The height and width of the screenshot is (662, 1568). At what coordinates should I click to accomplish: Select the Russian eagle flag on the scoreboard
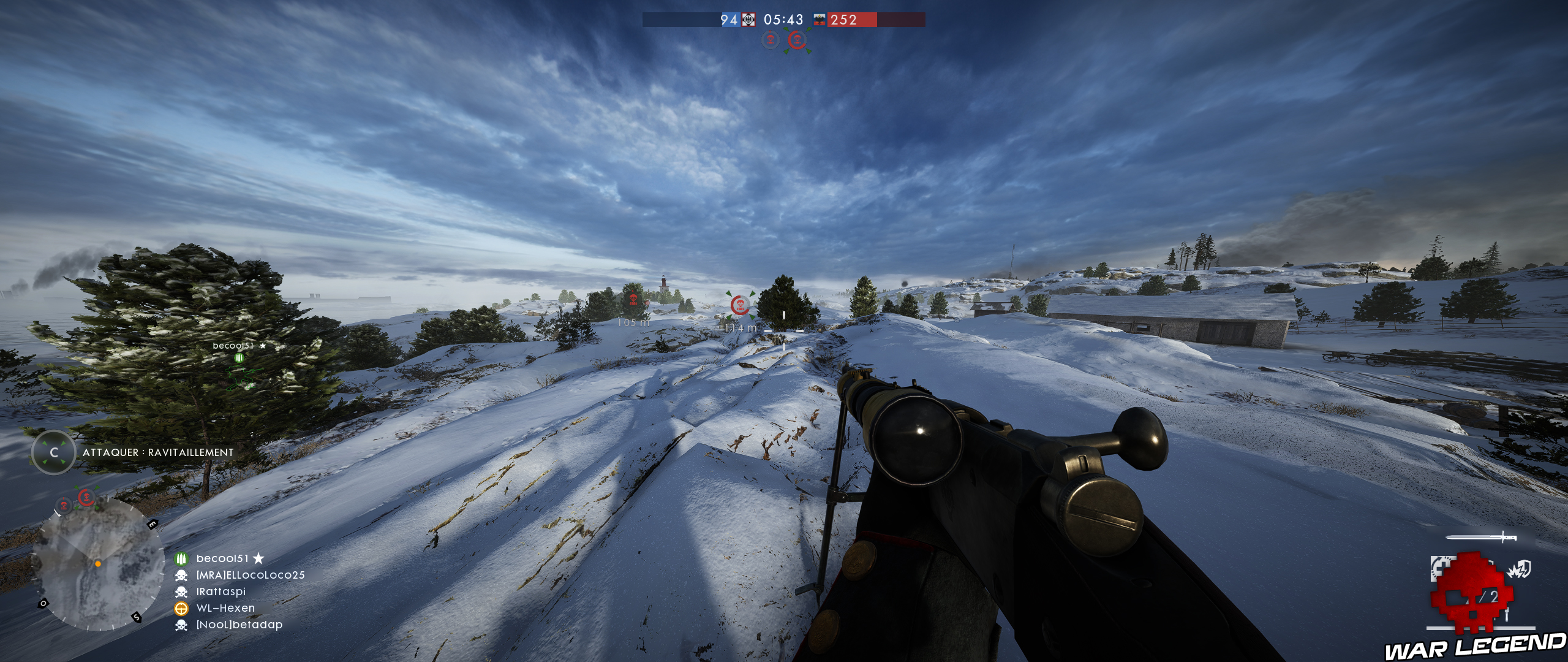click(819, 20)
